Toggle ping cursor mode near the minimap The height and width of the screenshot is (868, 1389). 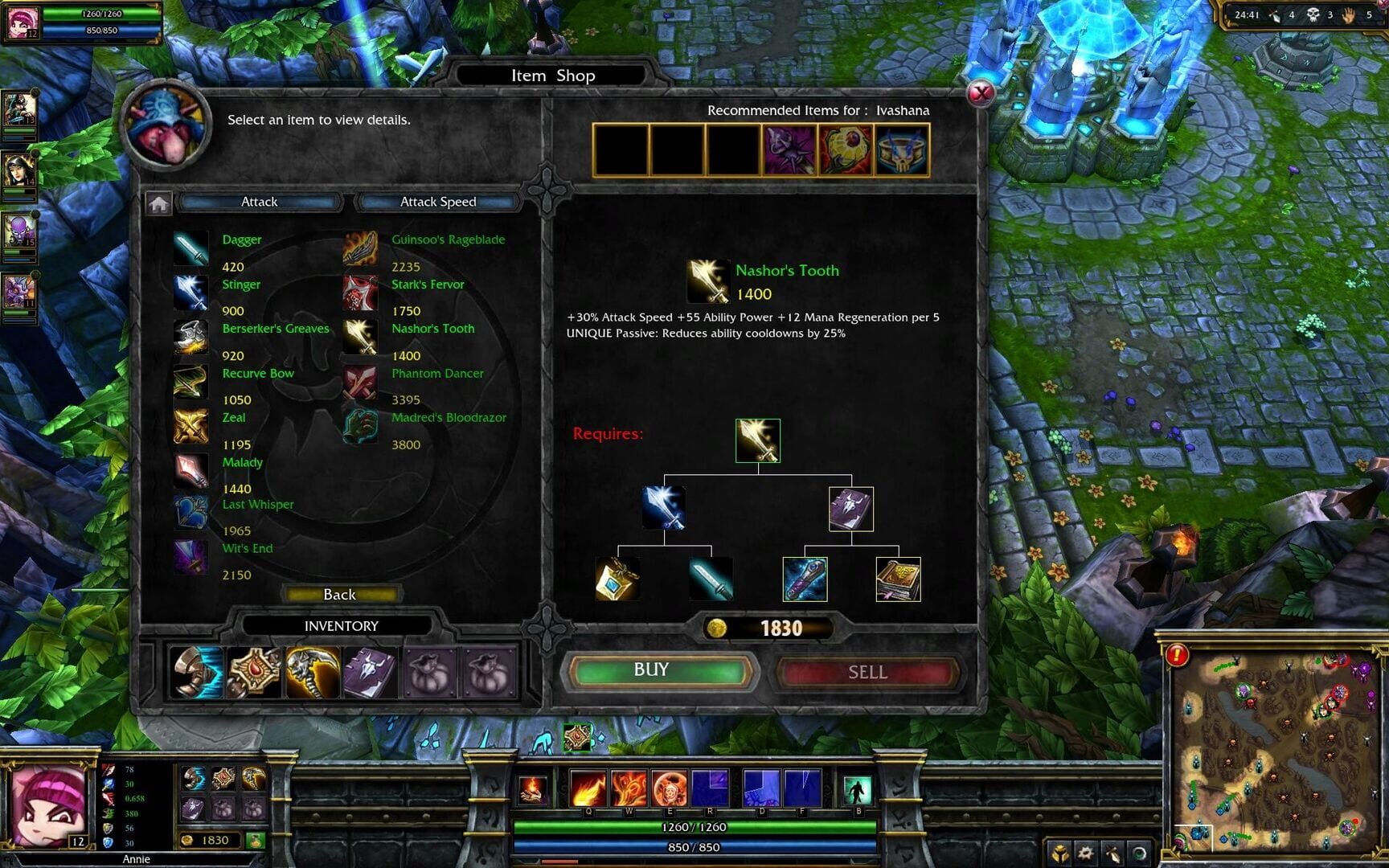1111,854
